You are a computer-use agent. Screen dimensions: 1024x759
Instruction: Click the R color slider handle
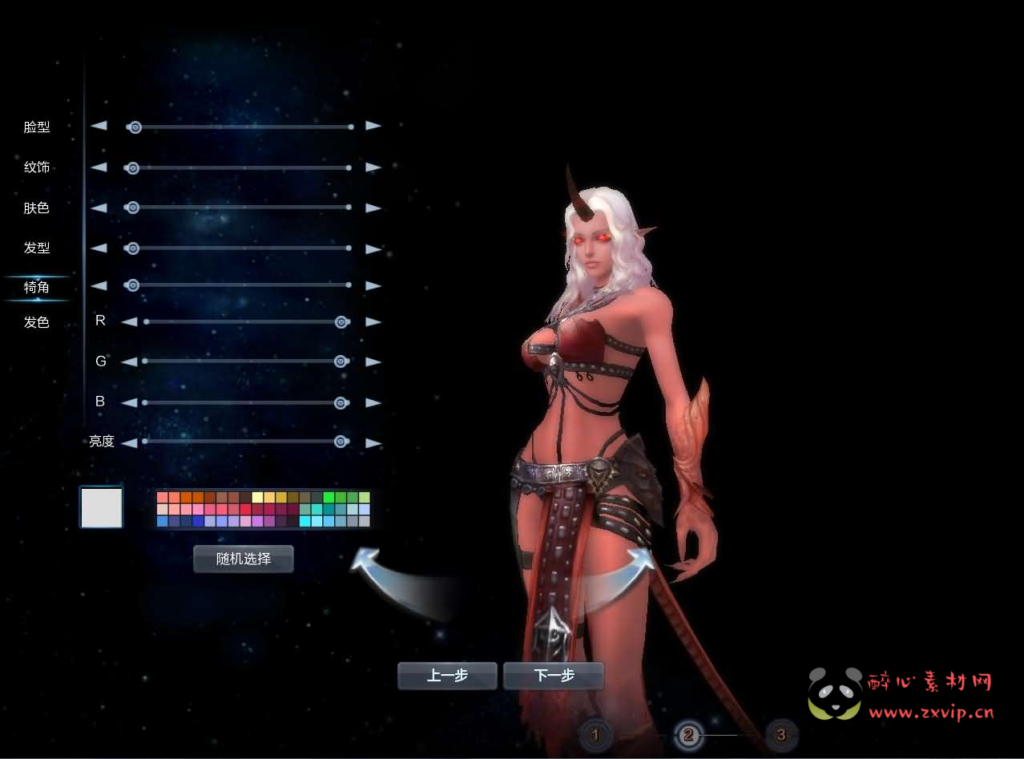[x=341, y=322]
